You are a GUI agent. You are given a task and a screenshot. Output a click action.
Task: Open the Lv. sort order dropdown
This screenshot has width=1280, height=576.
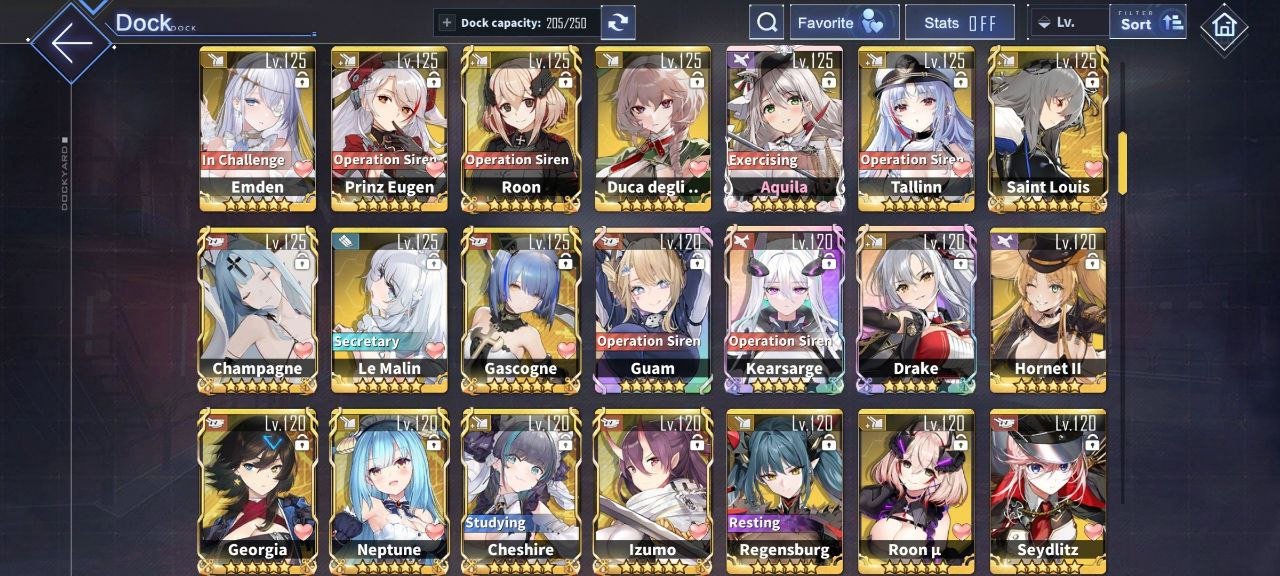click(1068, 22)
